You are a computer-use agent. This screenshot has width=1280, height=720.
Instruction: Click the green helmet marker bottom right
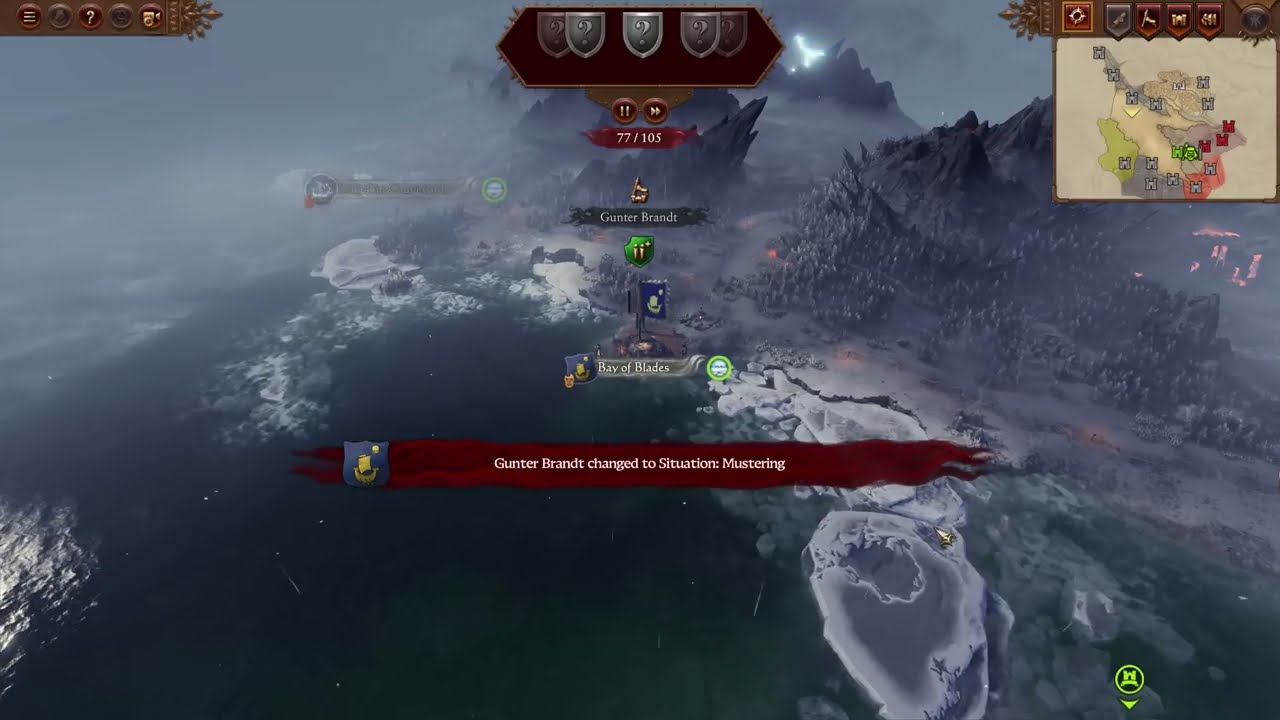pos(1130,680)
